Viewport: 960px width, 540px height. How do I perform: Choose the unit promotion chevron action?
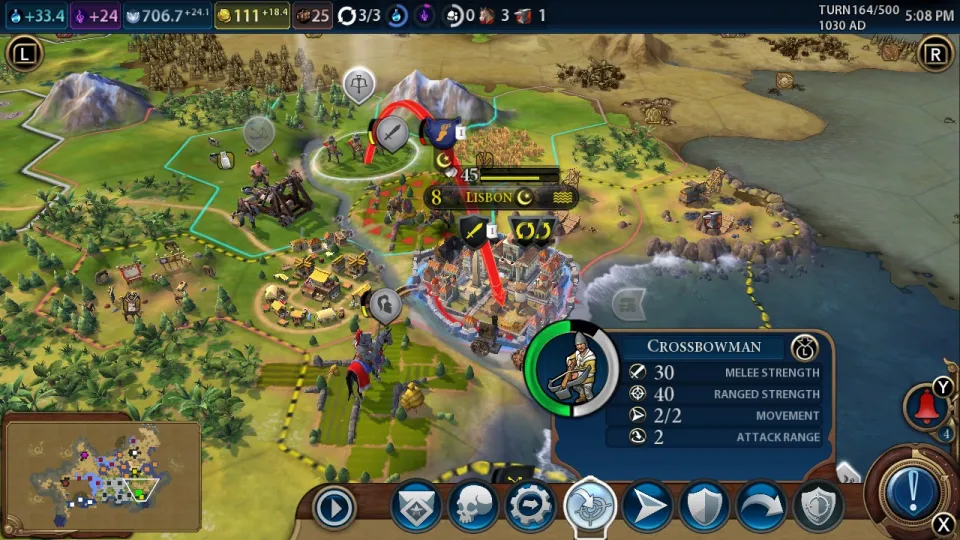pyautogui.click(x=415, y=507)
